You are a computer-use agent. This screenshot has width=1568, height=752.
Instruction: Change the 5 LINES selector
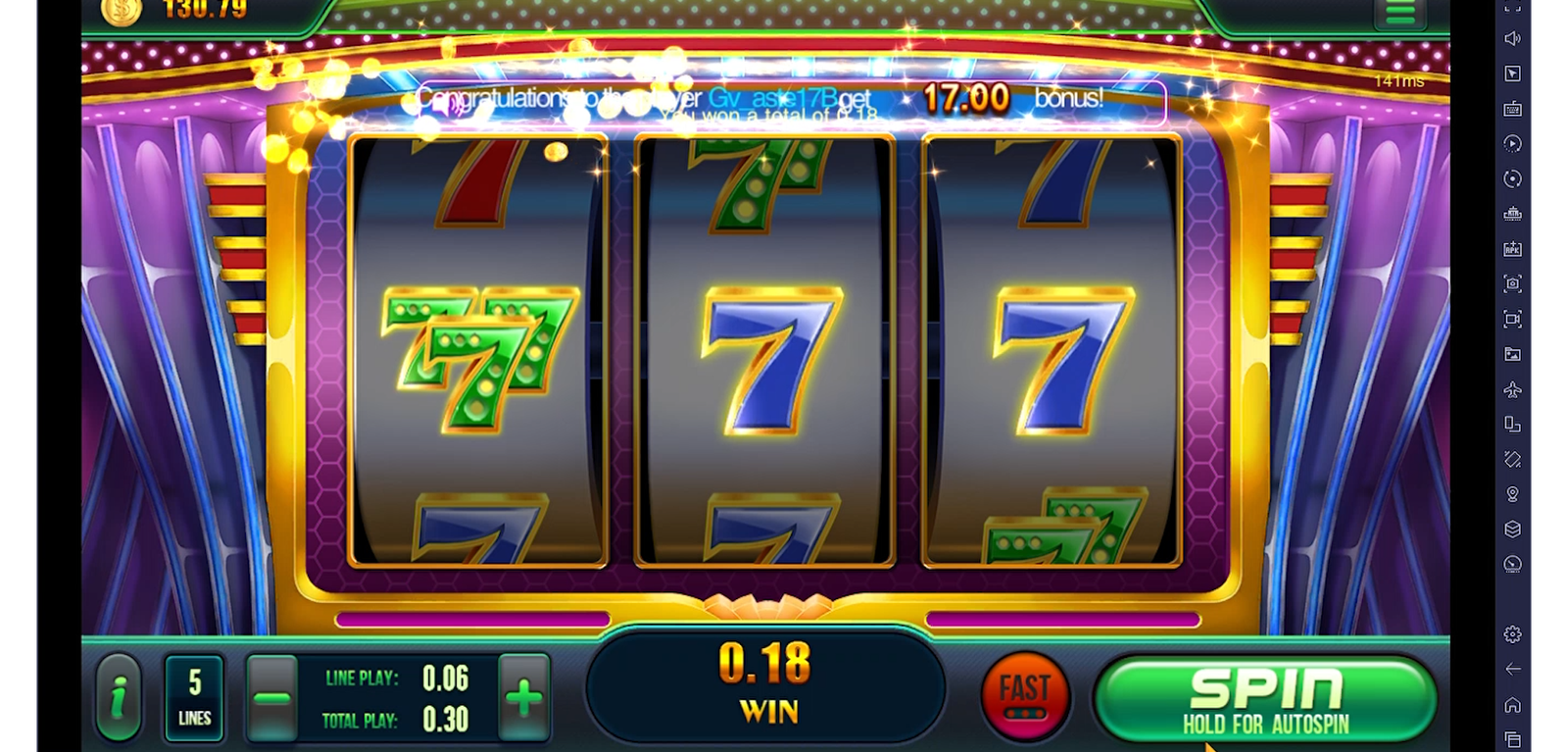[194, 698]
